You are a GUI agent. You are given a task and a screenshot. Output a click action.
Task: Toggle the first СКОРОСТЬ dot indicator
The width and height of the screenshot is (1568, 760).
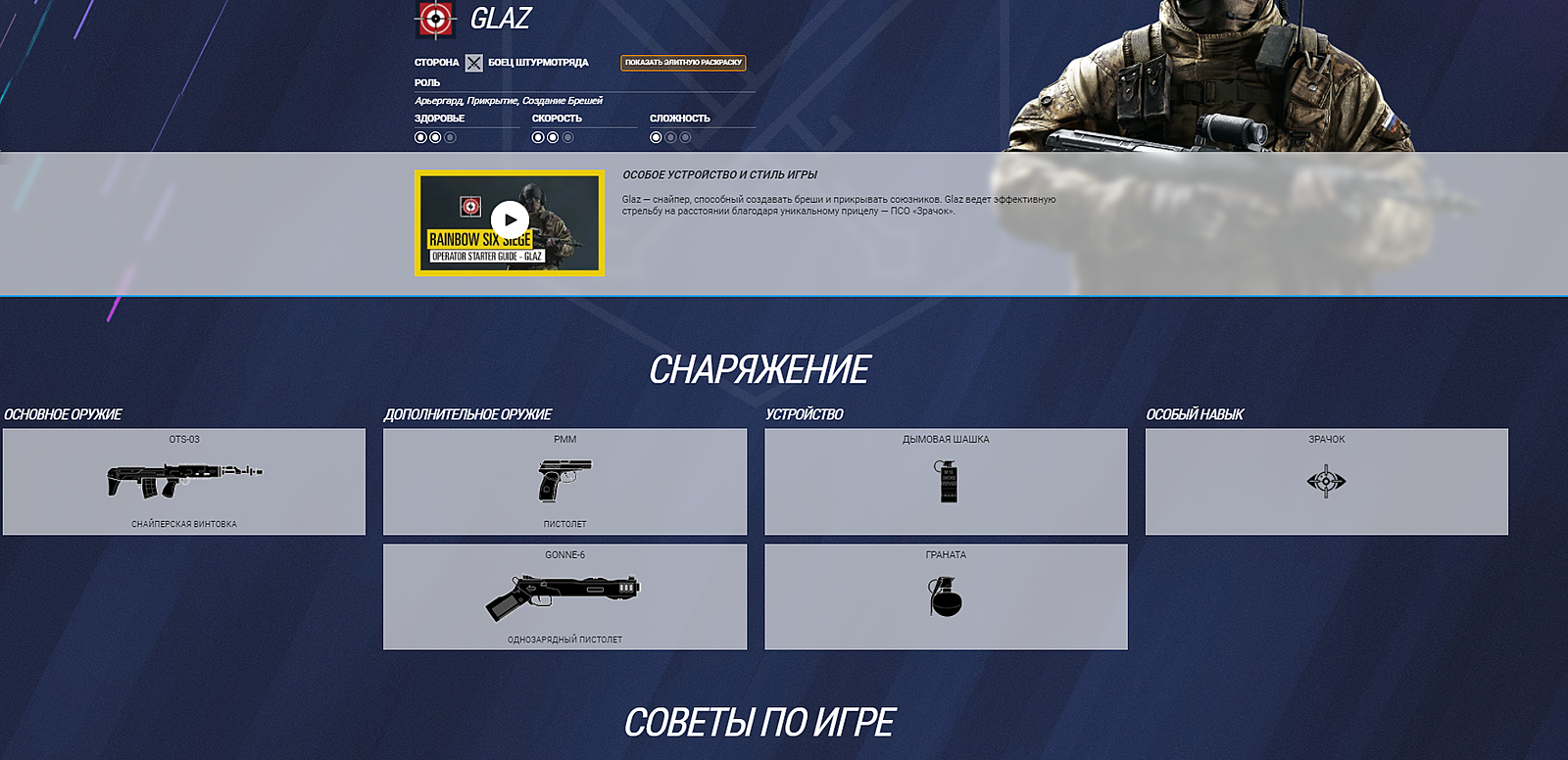click(536, 140)
